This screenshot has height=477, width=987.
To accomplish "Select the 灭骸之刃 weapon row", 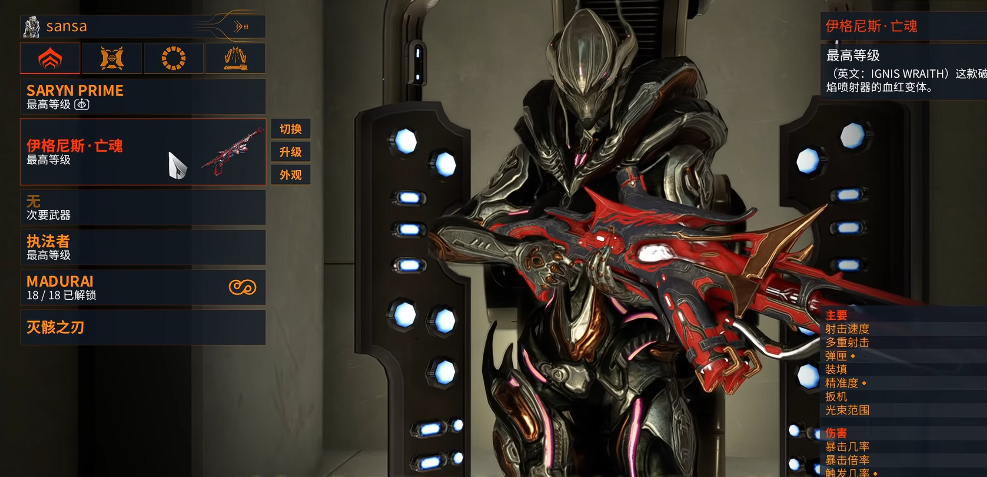I will (143, 327).
